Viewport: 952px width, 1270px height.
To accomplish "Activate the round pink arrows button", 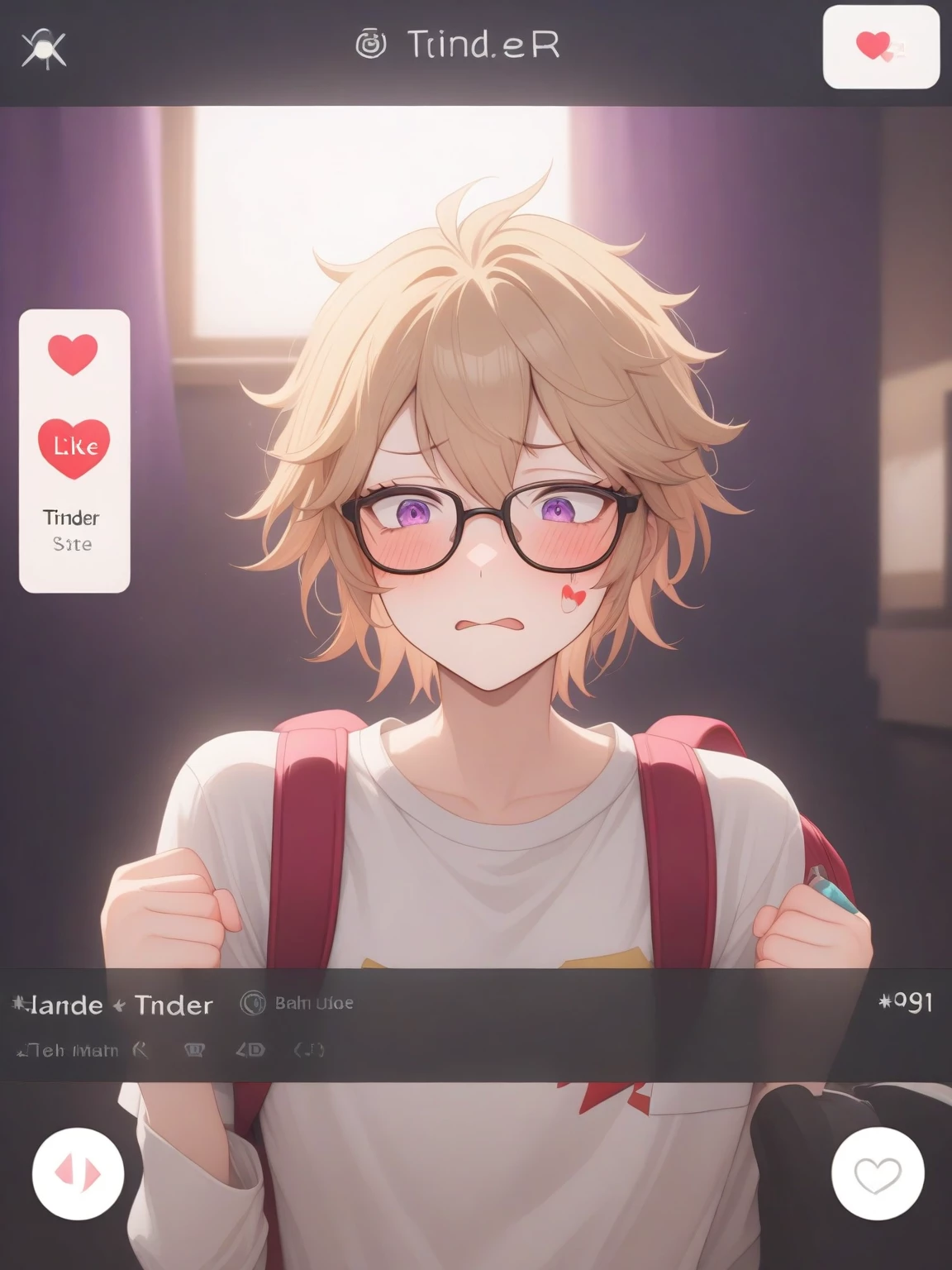I will (78, 1172).
